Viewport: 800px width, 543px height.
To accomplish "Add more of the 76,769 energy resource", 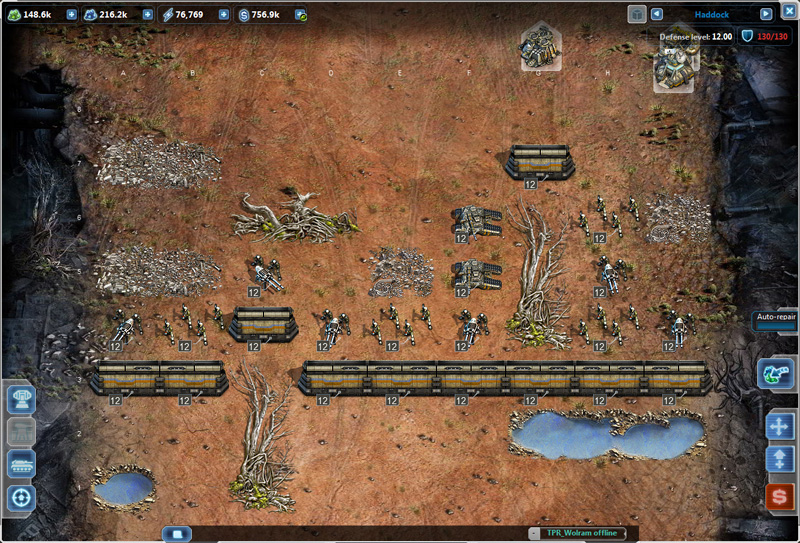I will [x=223, y=15].
